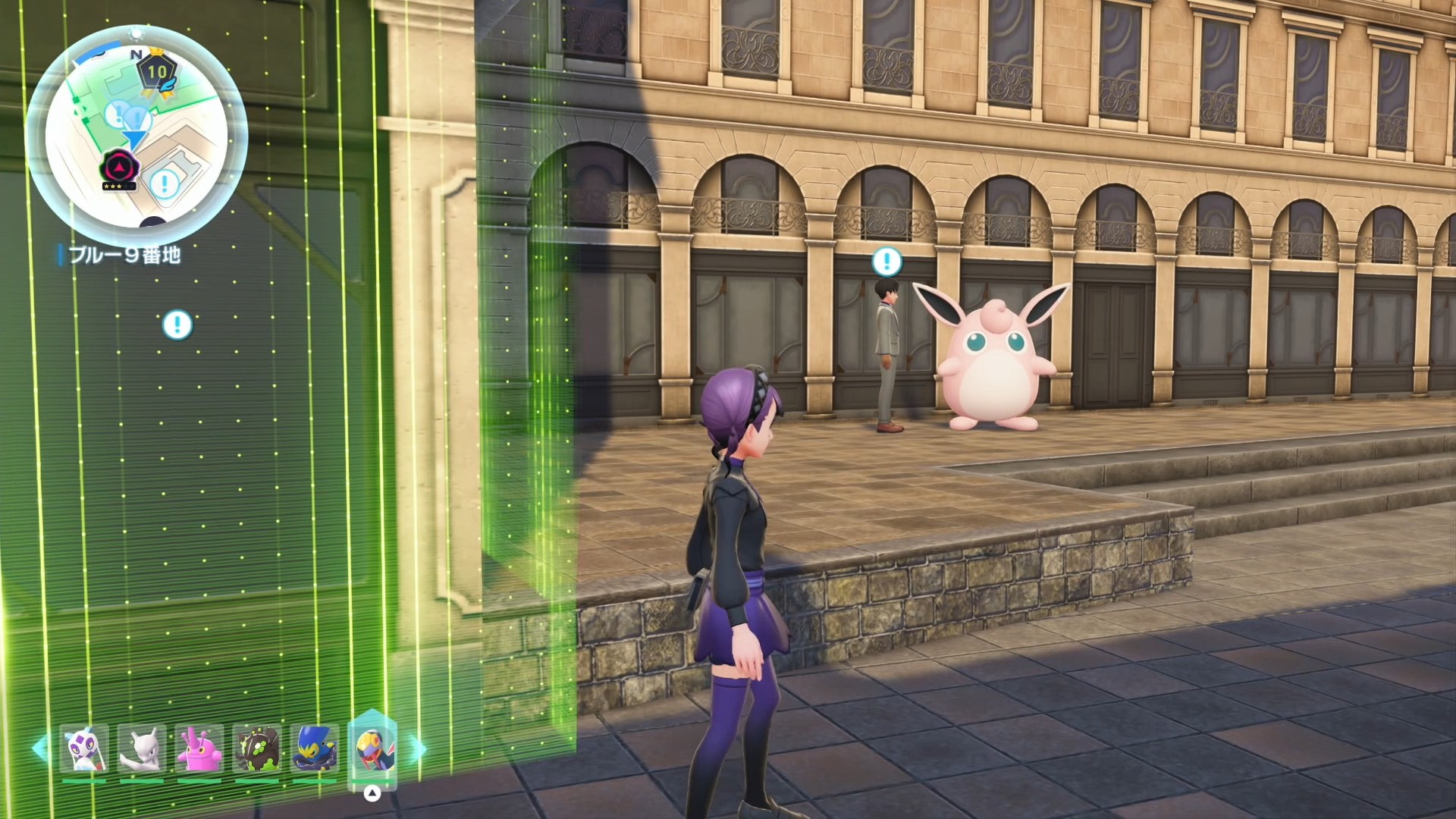1456x819 pixels.
Task: Select the pink Heracross party slot
Action: (x=199, y=748)
